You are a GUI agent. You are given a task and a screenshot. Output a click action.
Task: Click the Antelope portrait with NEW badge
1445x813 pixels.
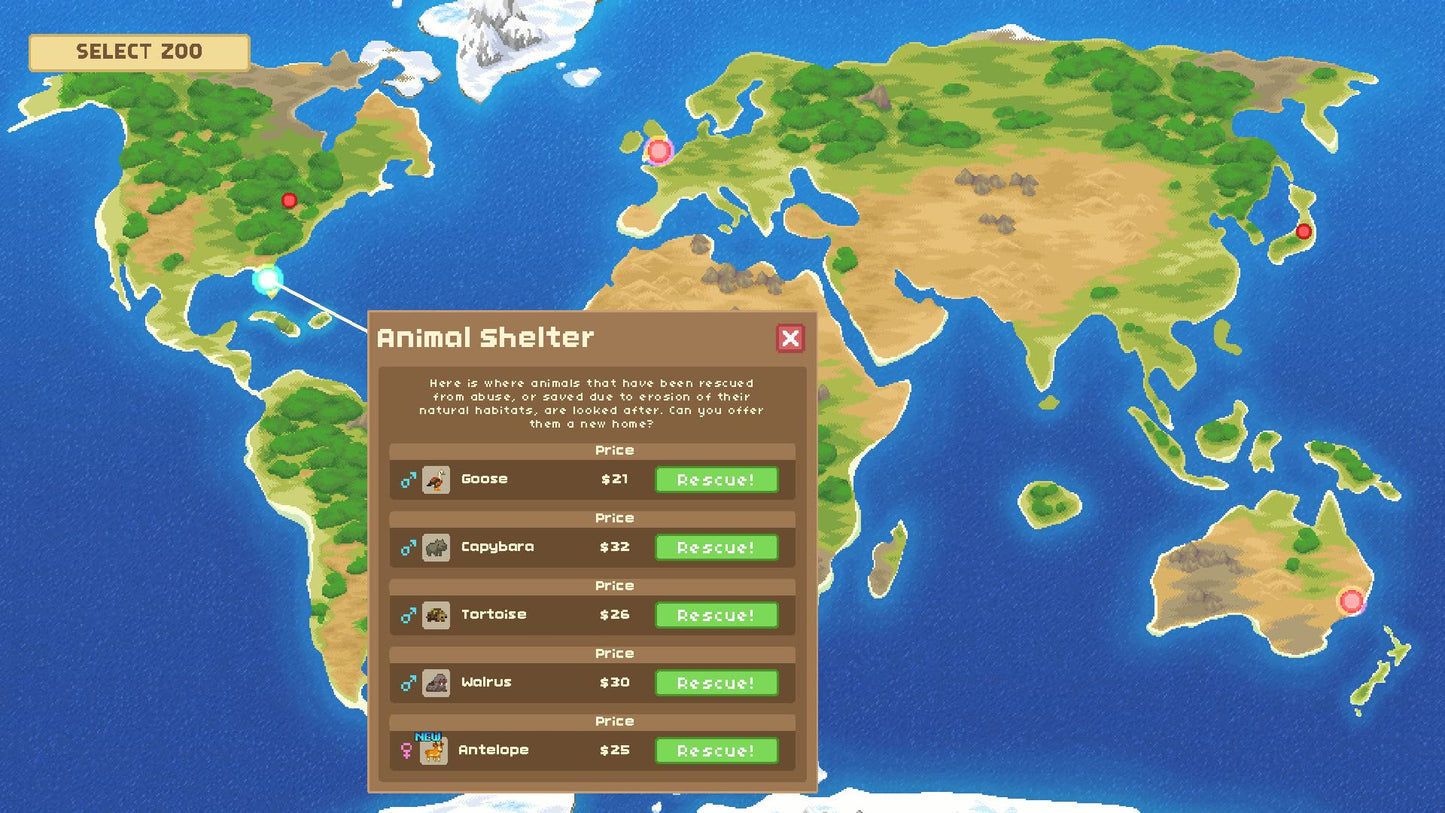434,750
